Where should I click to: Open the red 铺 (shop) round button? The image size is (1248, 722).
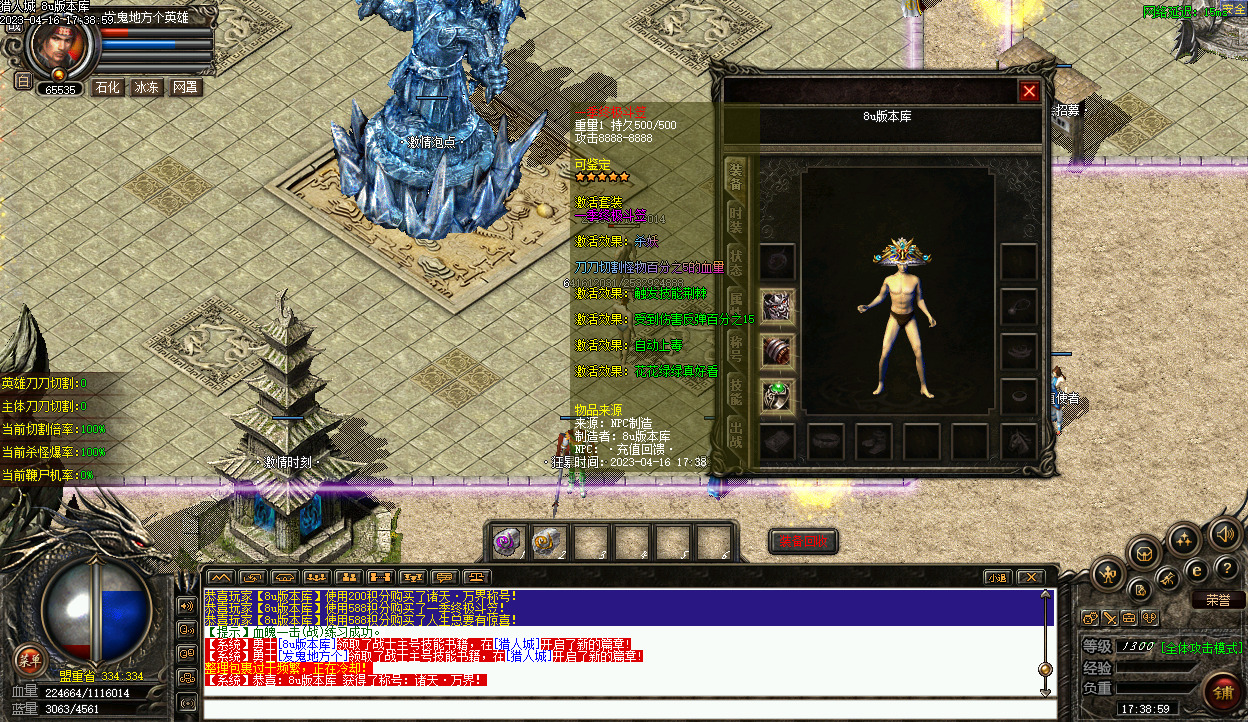pos(1222,690)
